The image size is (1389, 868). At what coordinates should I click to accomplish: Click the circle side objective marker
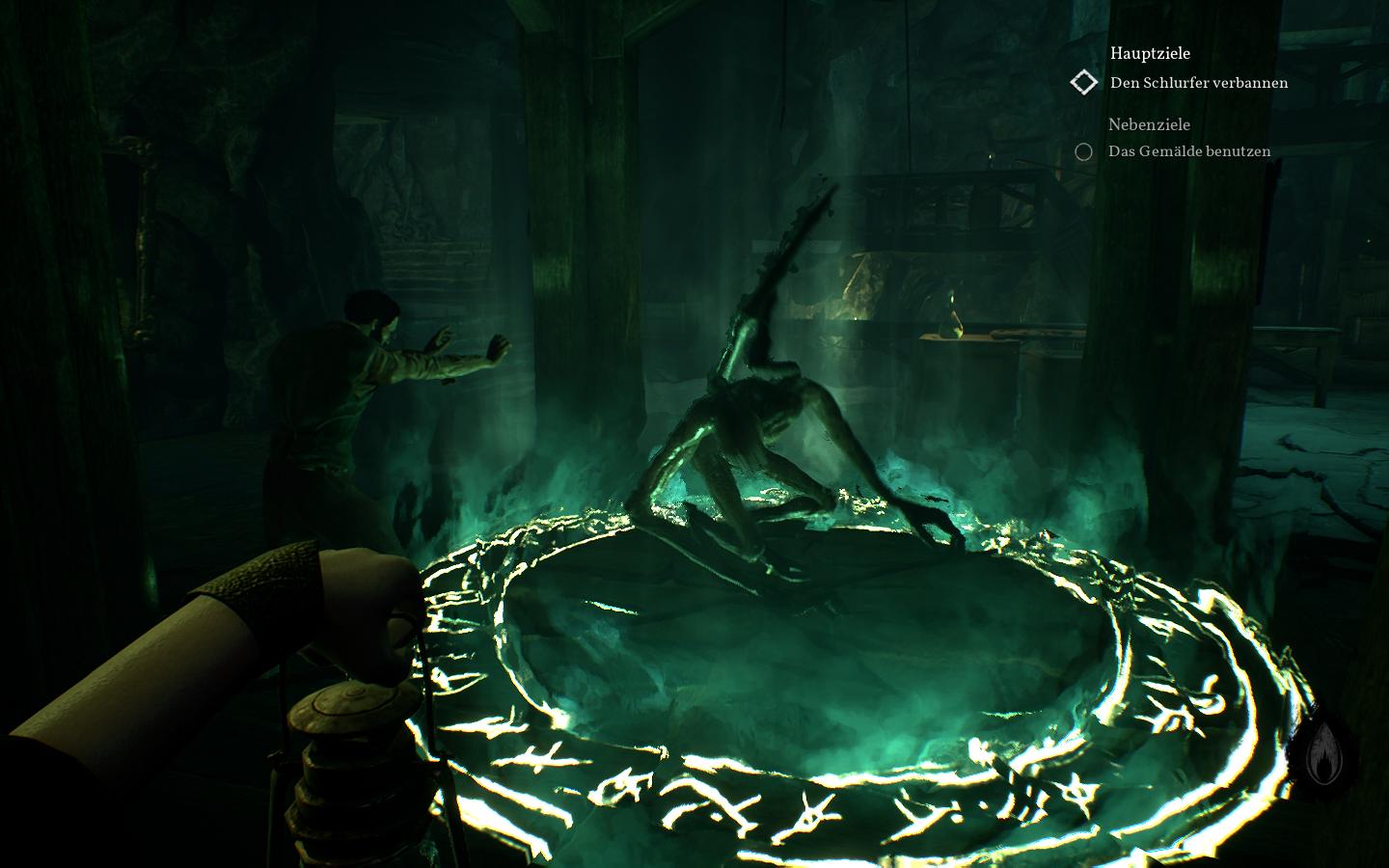(x=1084, y=151)
